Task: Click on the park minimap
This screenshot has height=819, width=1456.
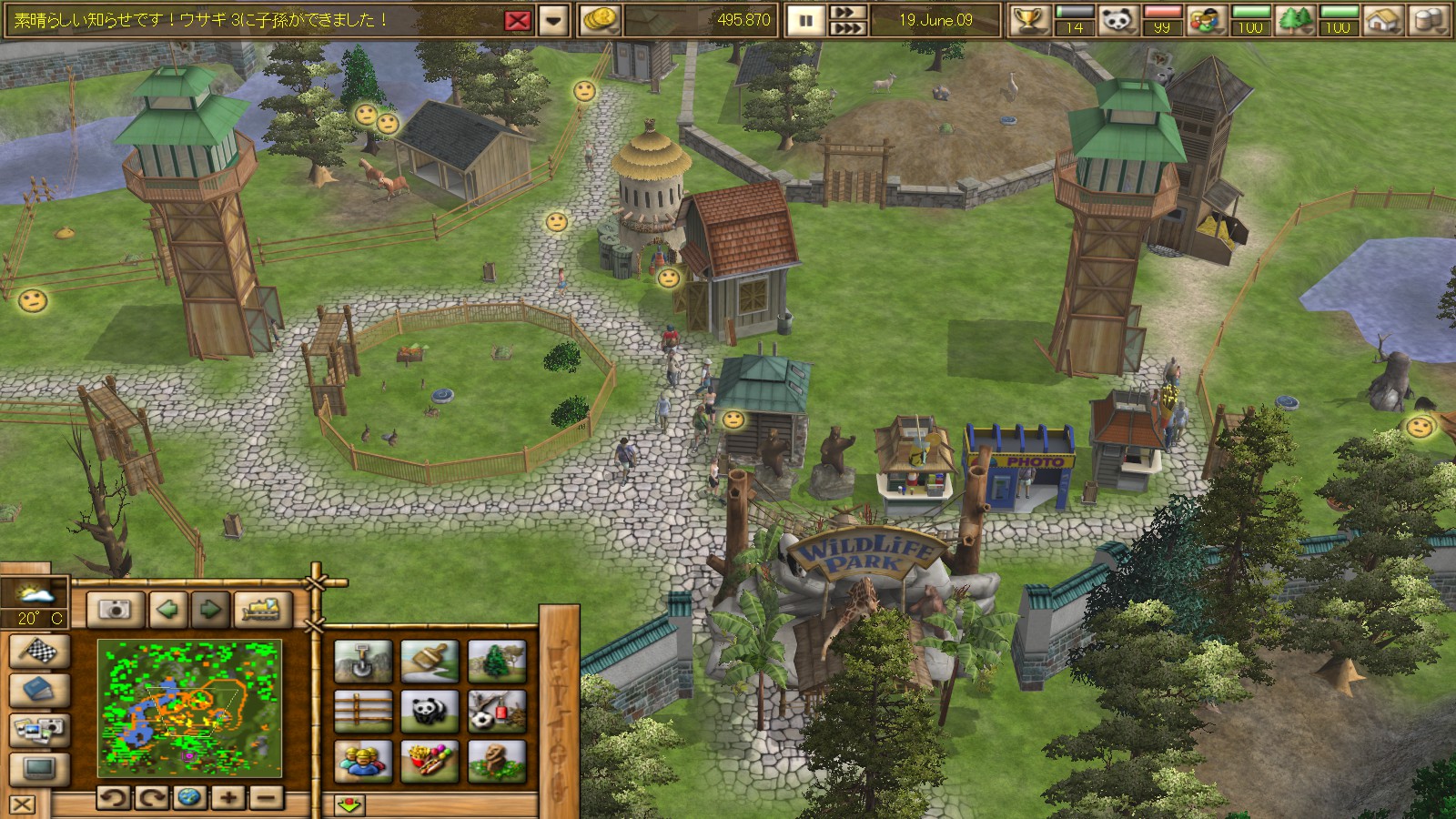Action: pos(189,708)
